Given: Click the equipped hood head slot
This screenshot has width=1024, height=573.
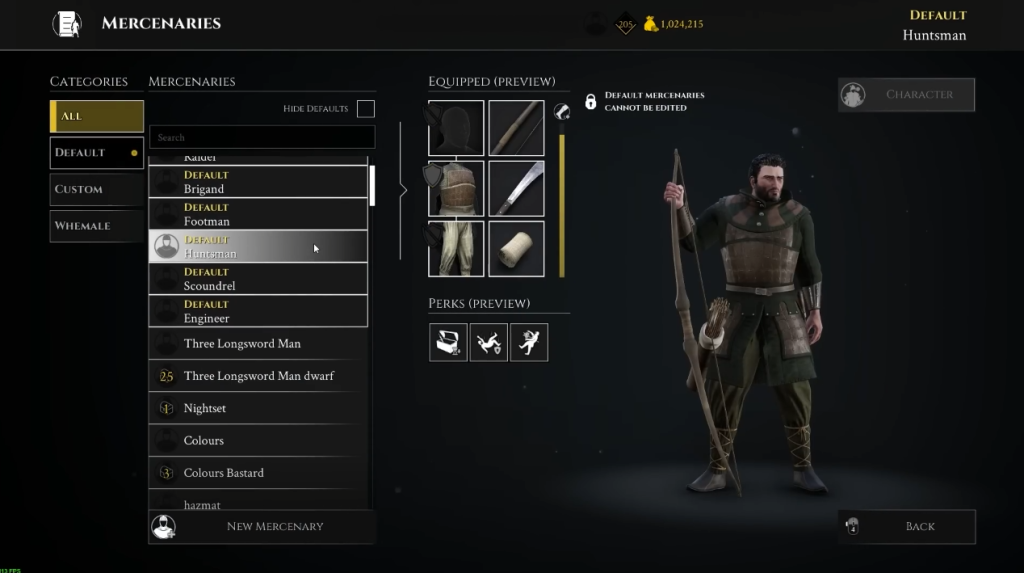Looking at the screenshot, I should pos(456,128).
